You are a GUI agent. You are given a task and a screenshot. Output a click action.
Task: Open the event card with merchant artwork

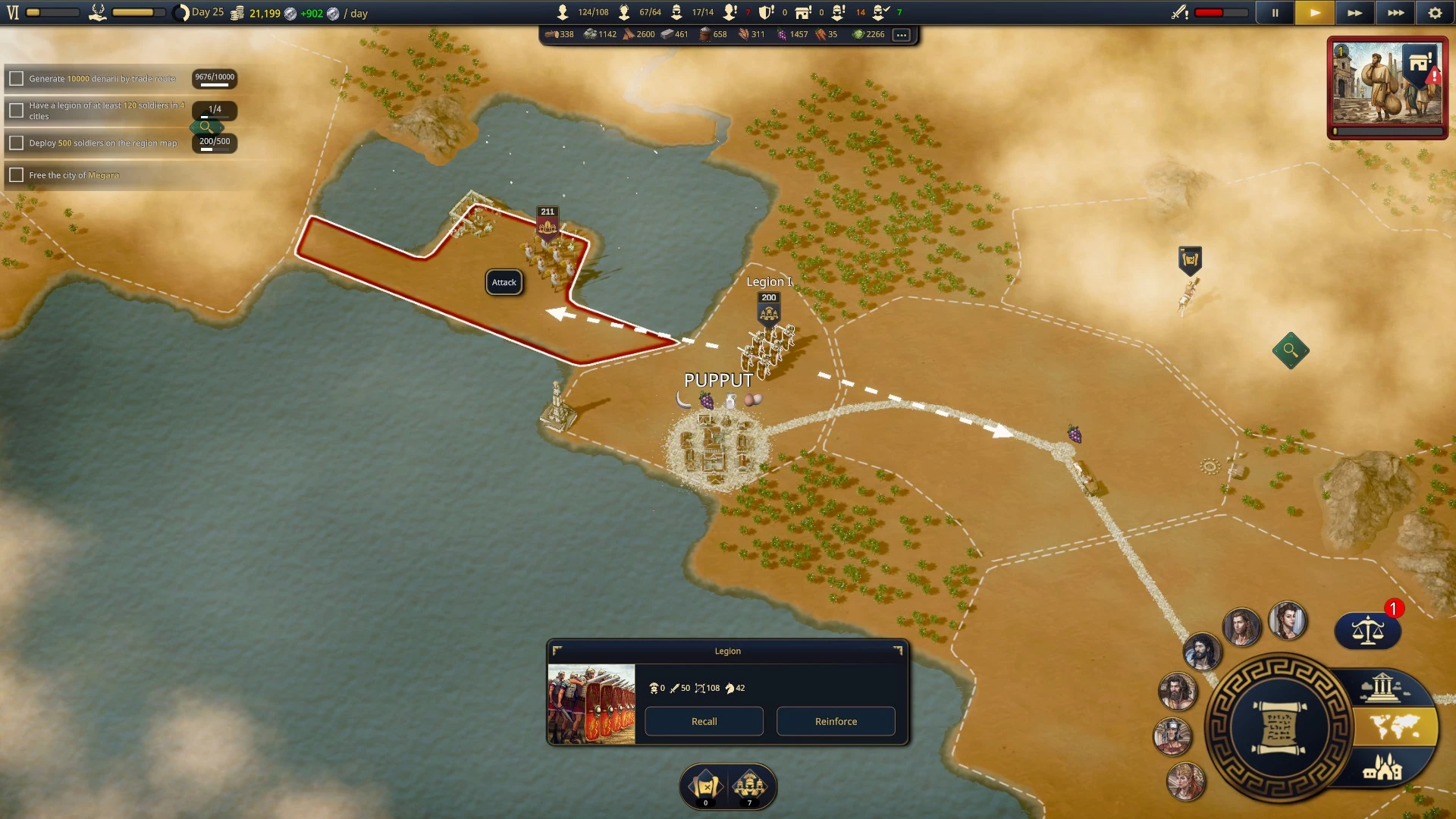[x=1387, y=85]
